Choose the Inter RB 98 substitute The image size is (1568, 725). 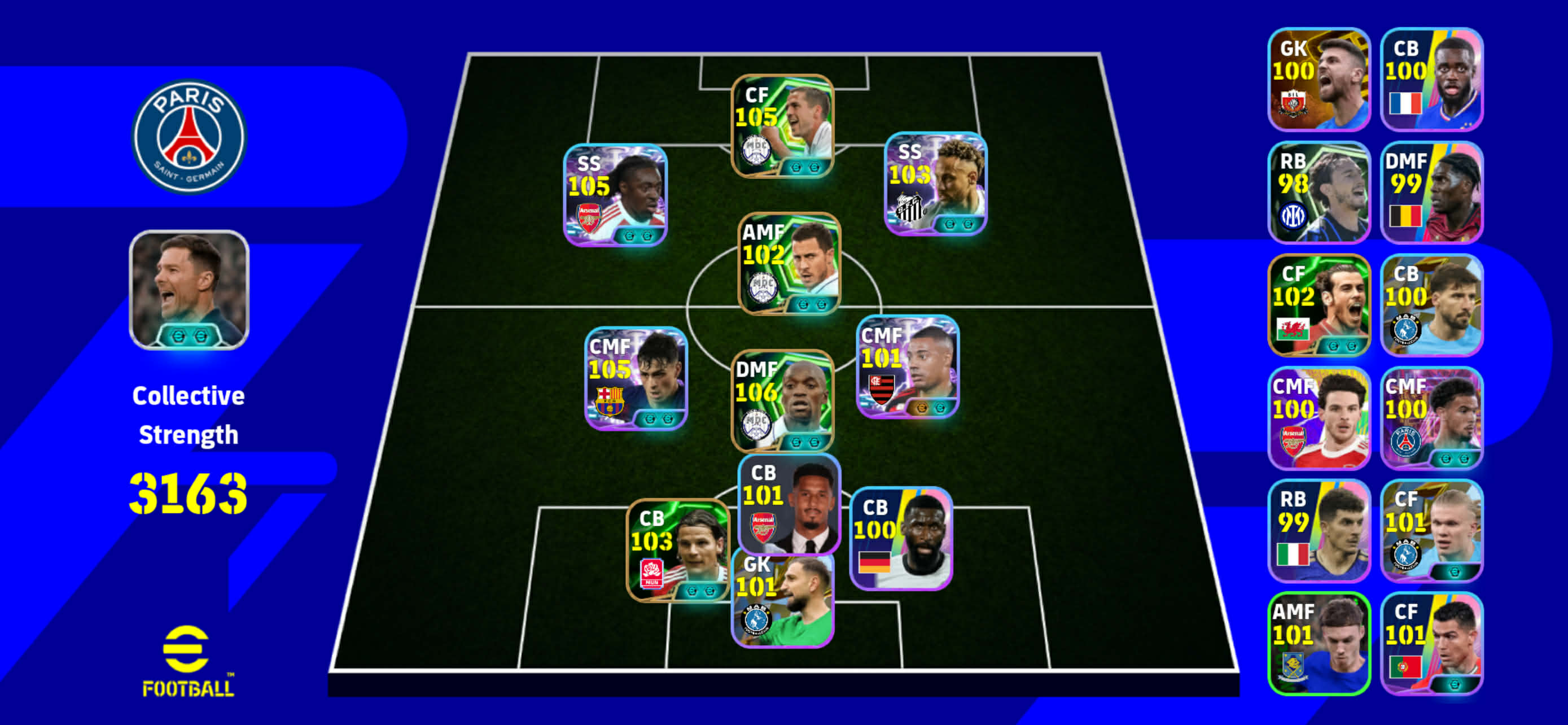[1319, 193]
